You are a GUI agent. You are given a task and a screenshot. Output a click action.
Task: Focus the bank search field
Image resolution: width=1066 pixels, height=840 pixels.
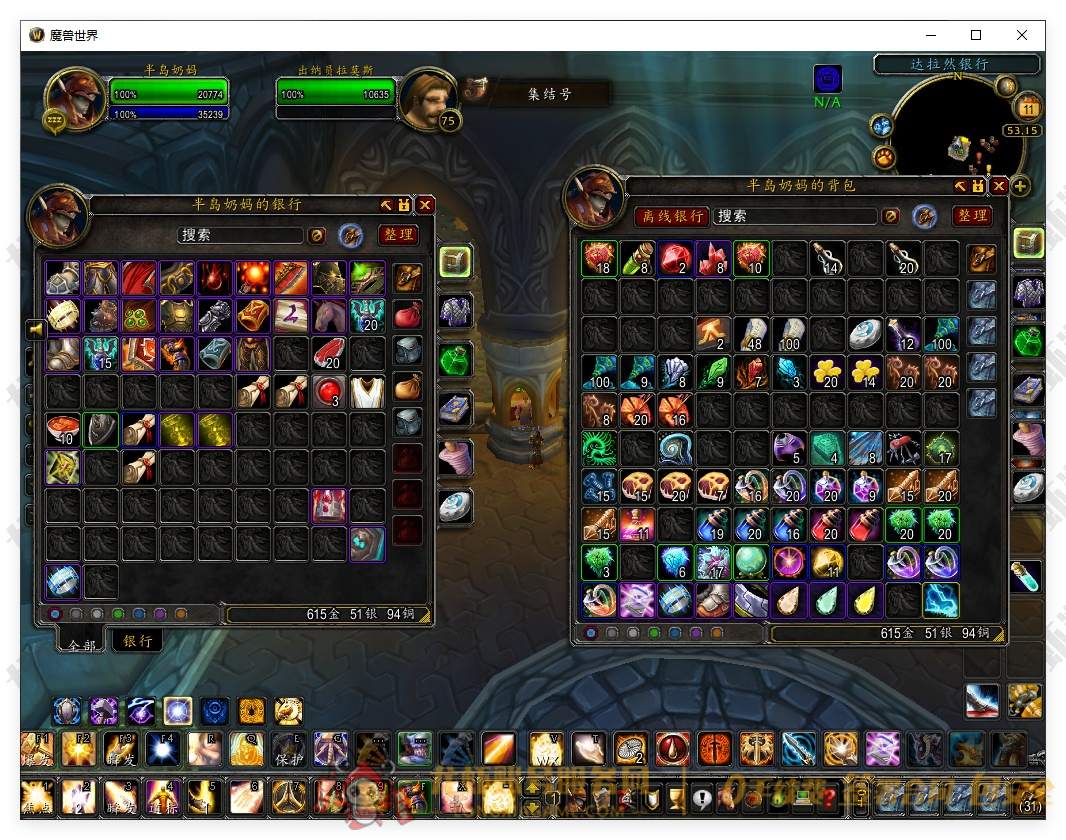[x=240, y=236]
